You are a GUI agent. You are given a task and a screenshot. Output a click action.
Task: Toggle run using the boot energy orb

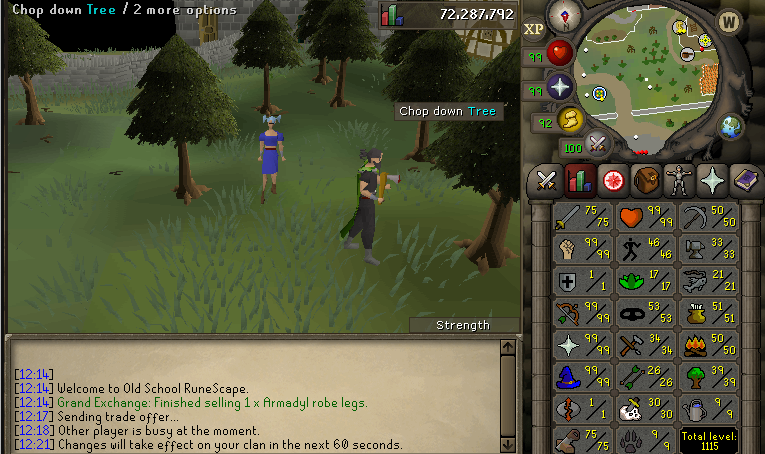point(570,120)
